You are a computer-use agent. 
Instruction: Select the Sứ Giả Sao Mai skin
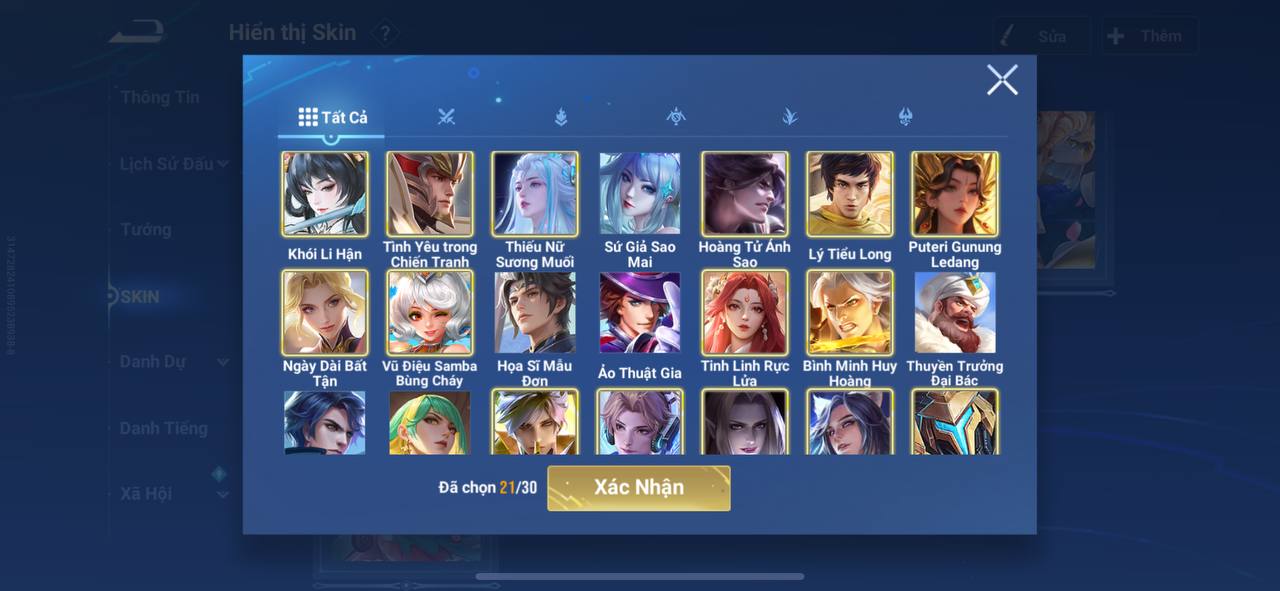point(640,194)
